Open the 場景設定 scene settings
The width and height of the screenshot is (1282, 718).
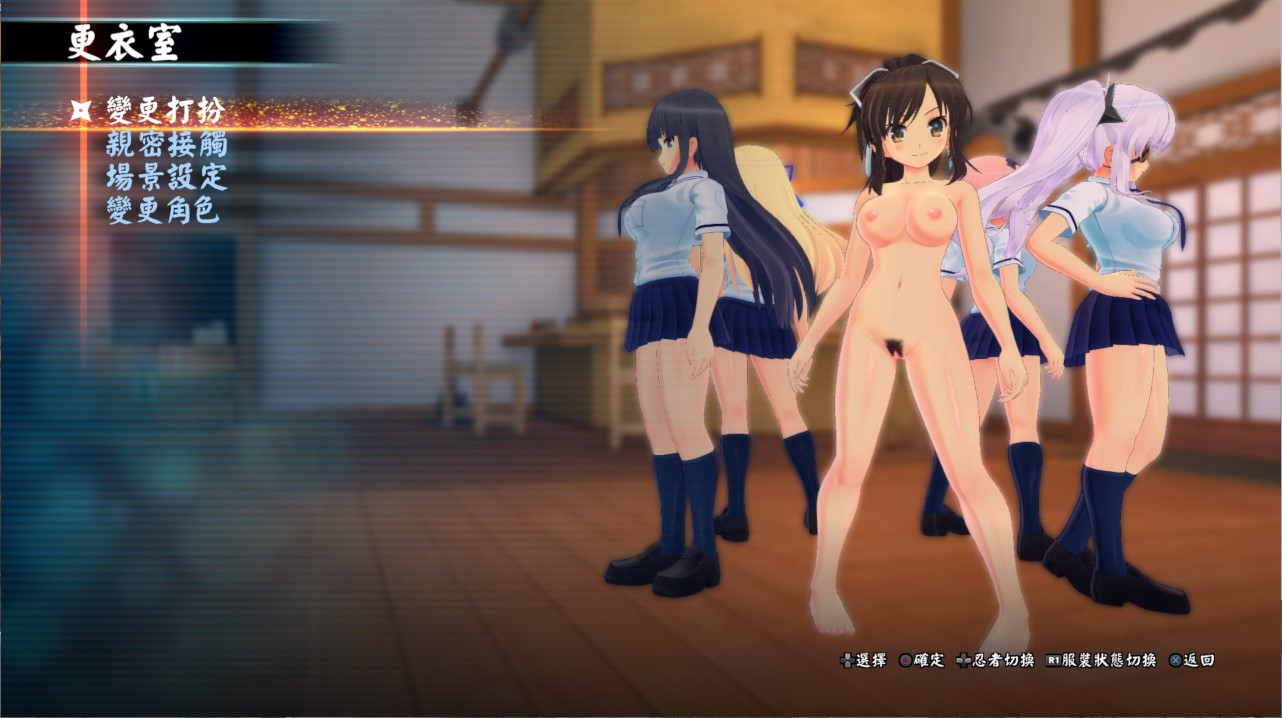(x=166, y=177)
